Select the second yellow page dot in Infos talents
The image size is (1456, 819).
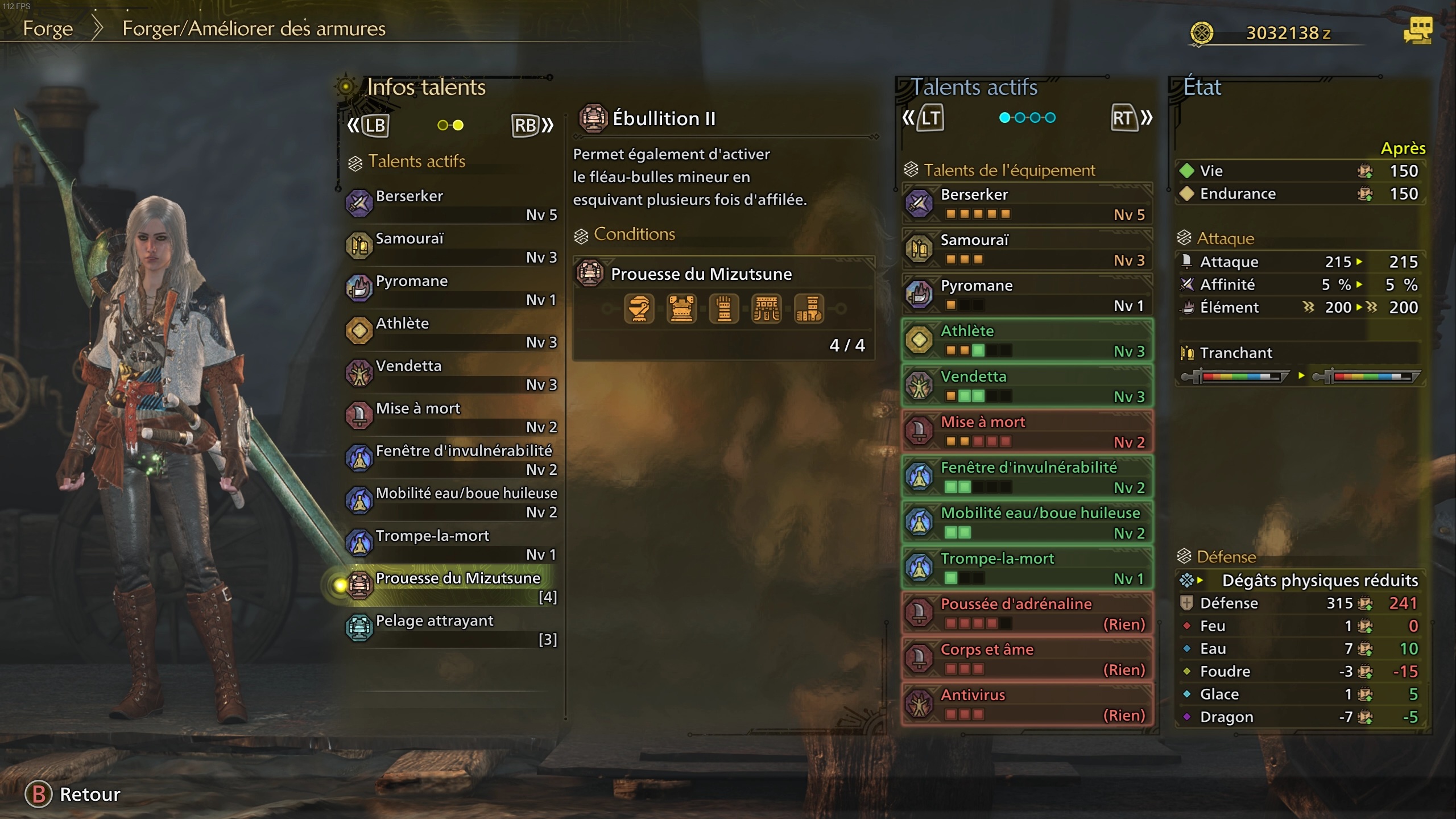[459, 125]
